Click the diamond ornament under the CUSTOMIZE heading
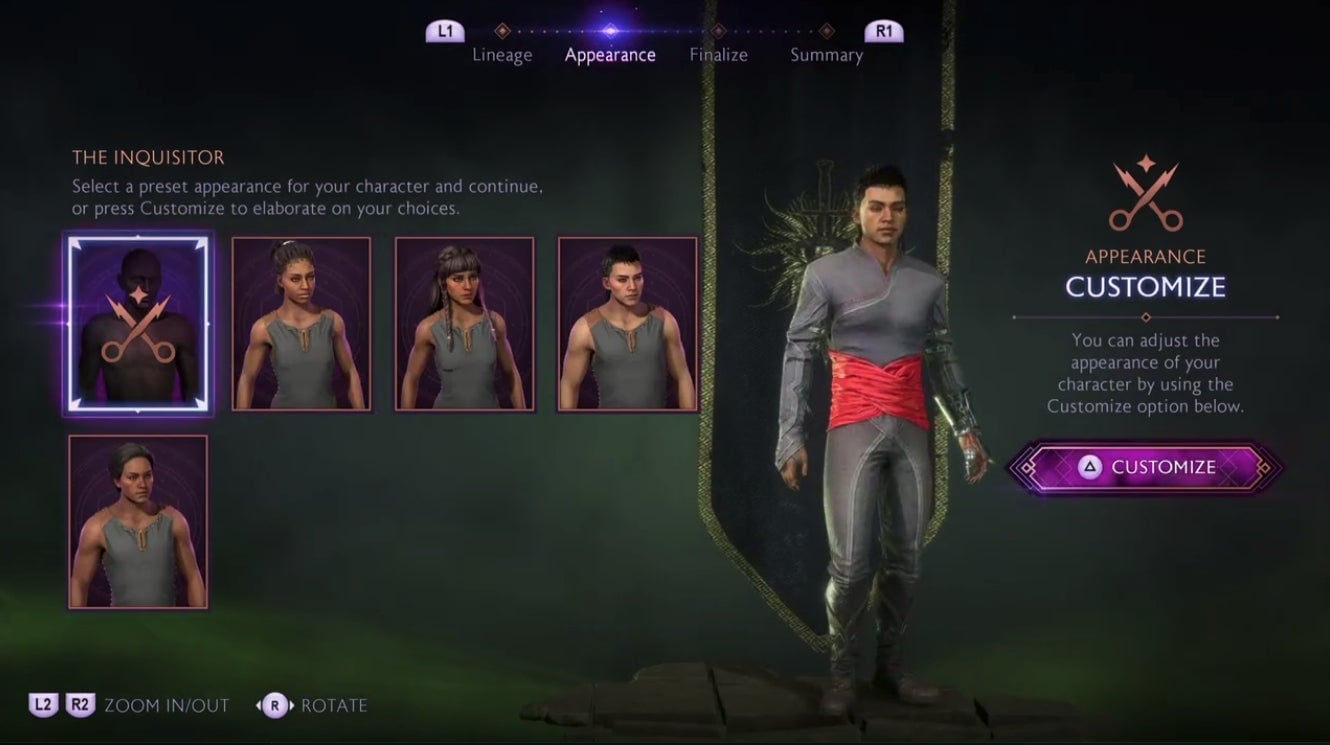Screen dimensions: 1330x745 [1144, 317]
